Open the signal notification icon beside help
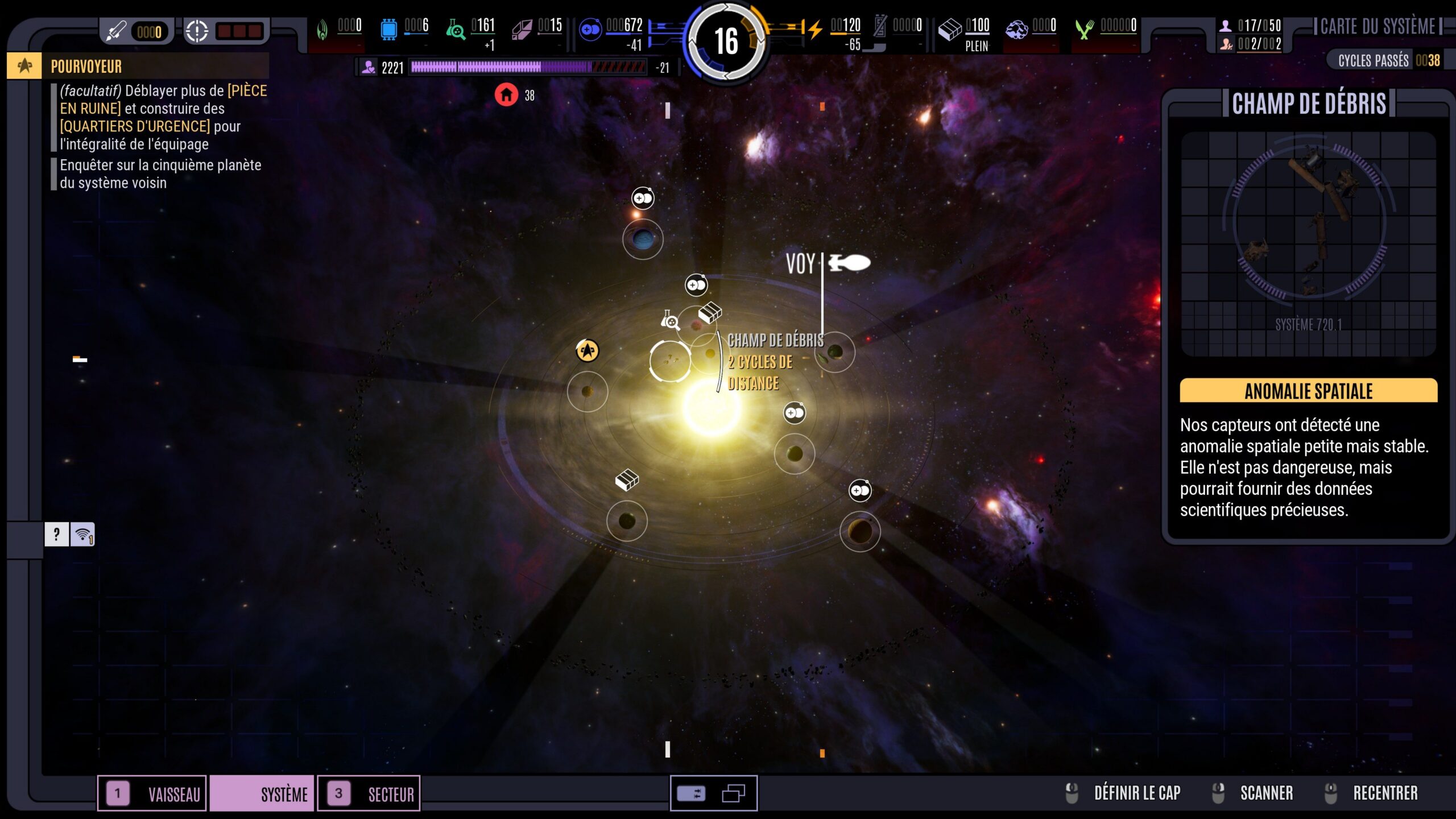Screen dimensions: 1456x819 point(82,535)
